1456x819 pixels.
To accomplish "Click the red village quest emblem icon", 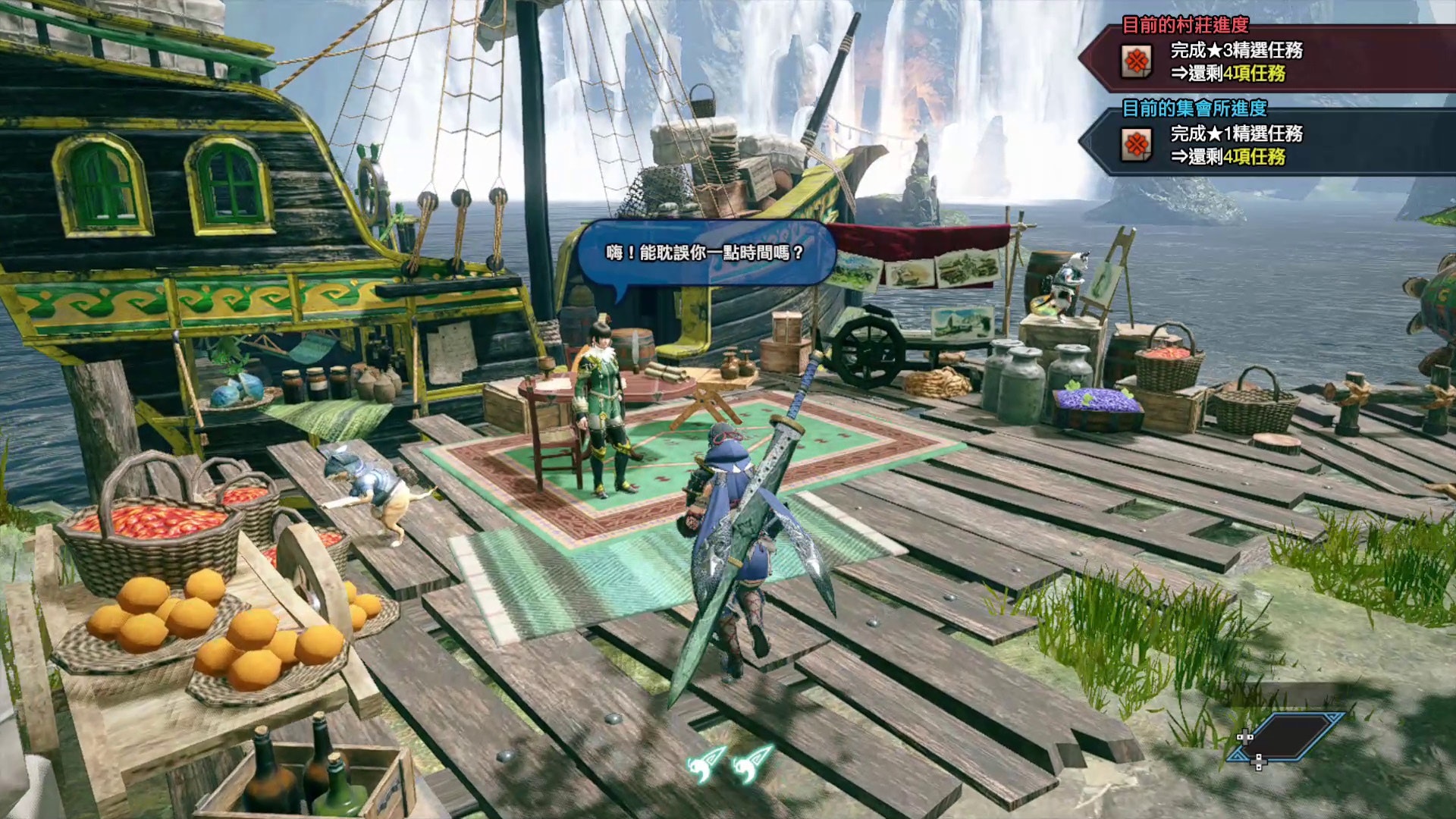I will (x=1136, y=61).
